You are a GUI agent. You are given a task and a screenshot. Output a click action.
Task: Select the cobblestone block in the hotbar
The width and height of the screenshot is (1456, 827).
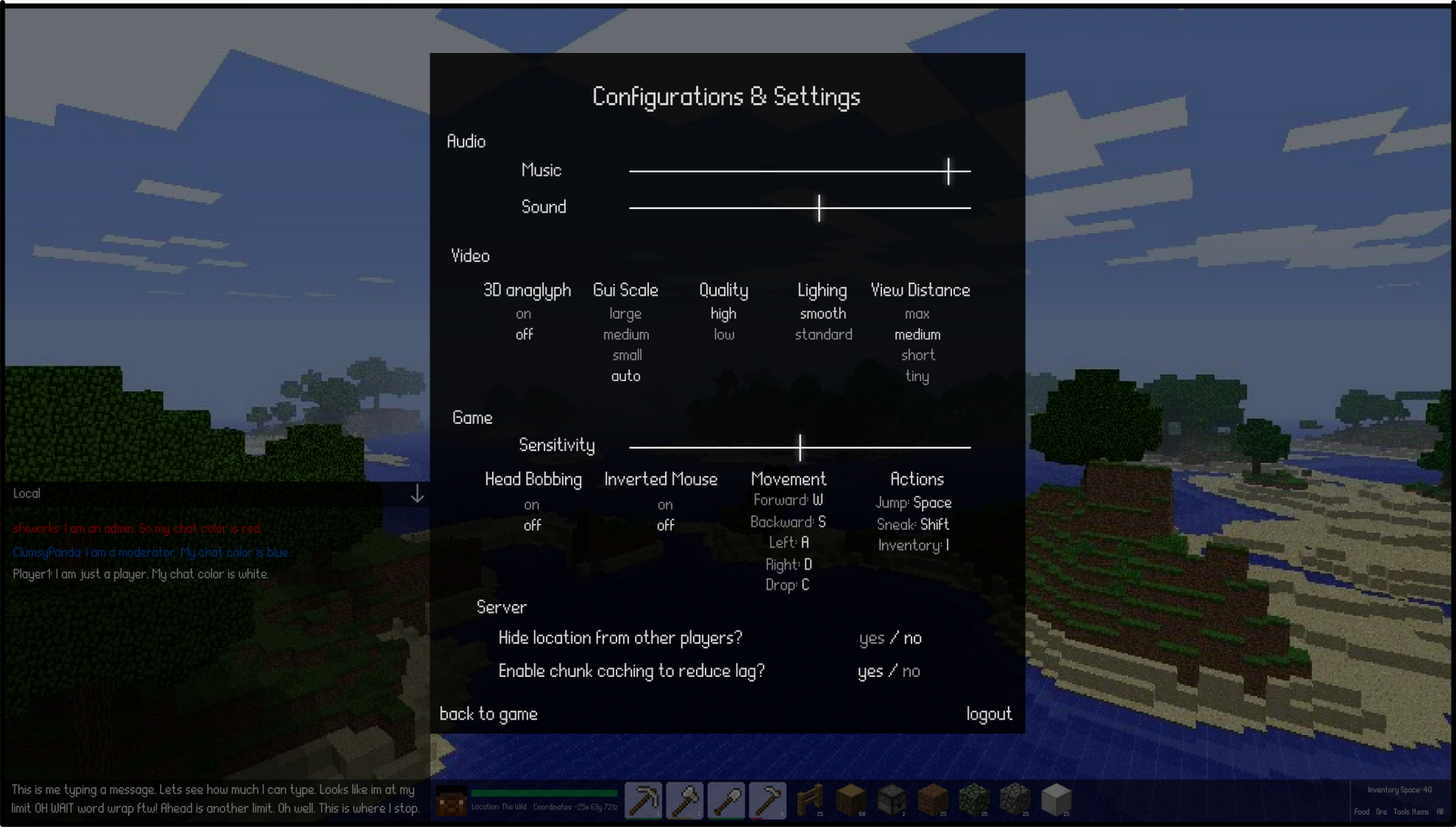(x=1014, y=800)
